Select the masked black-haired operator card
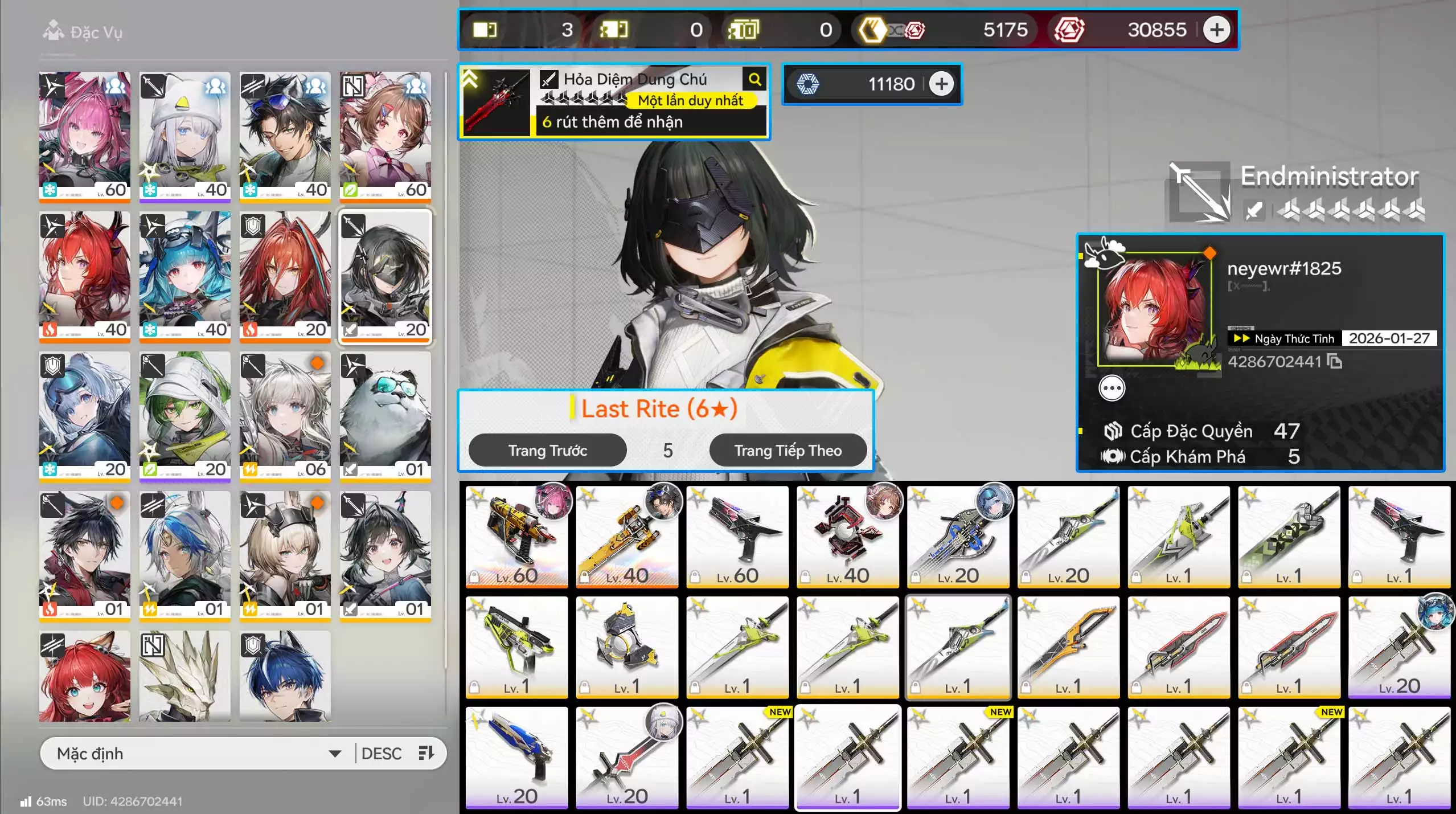Screen dimensions: 1456x814 pyautogui.click(x=385, y=276)
